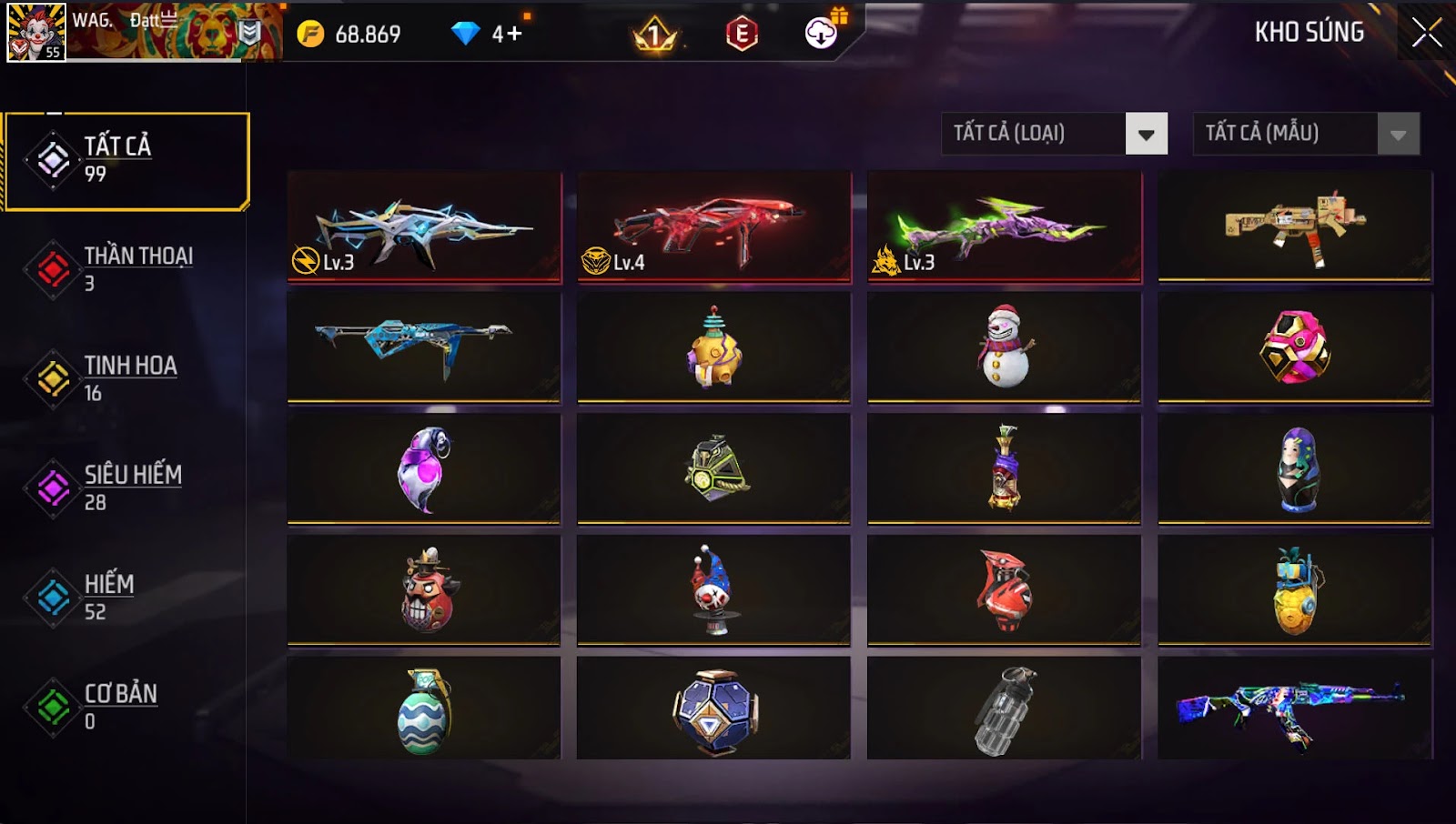The width and height of the screenshot is (1456, 824).
Task: Select the snowman grenade skin
Action: pyautogui.click(x=1004, y=346)
